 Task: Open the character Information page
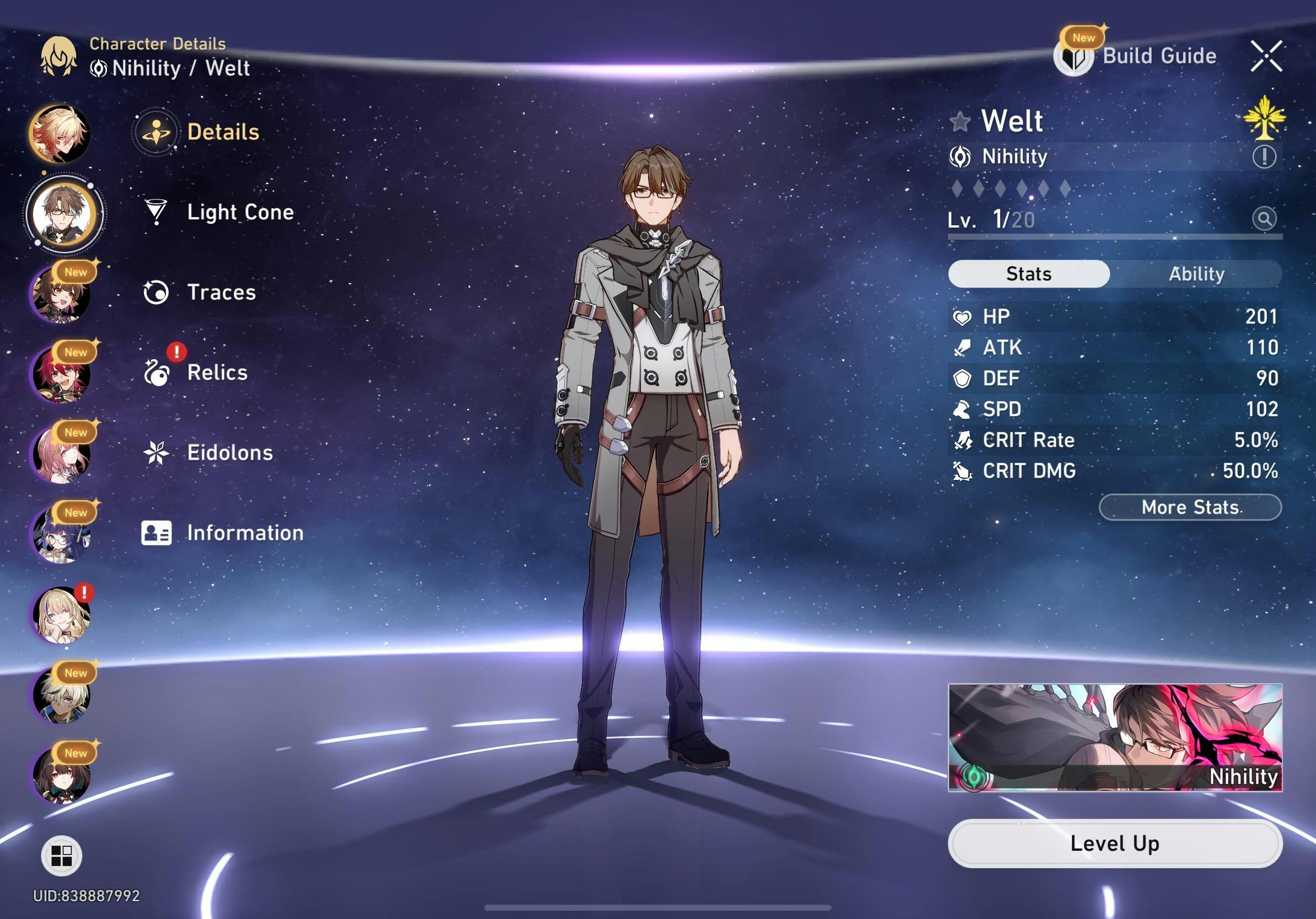pos(244,533)
